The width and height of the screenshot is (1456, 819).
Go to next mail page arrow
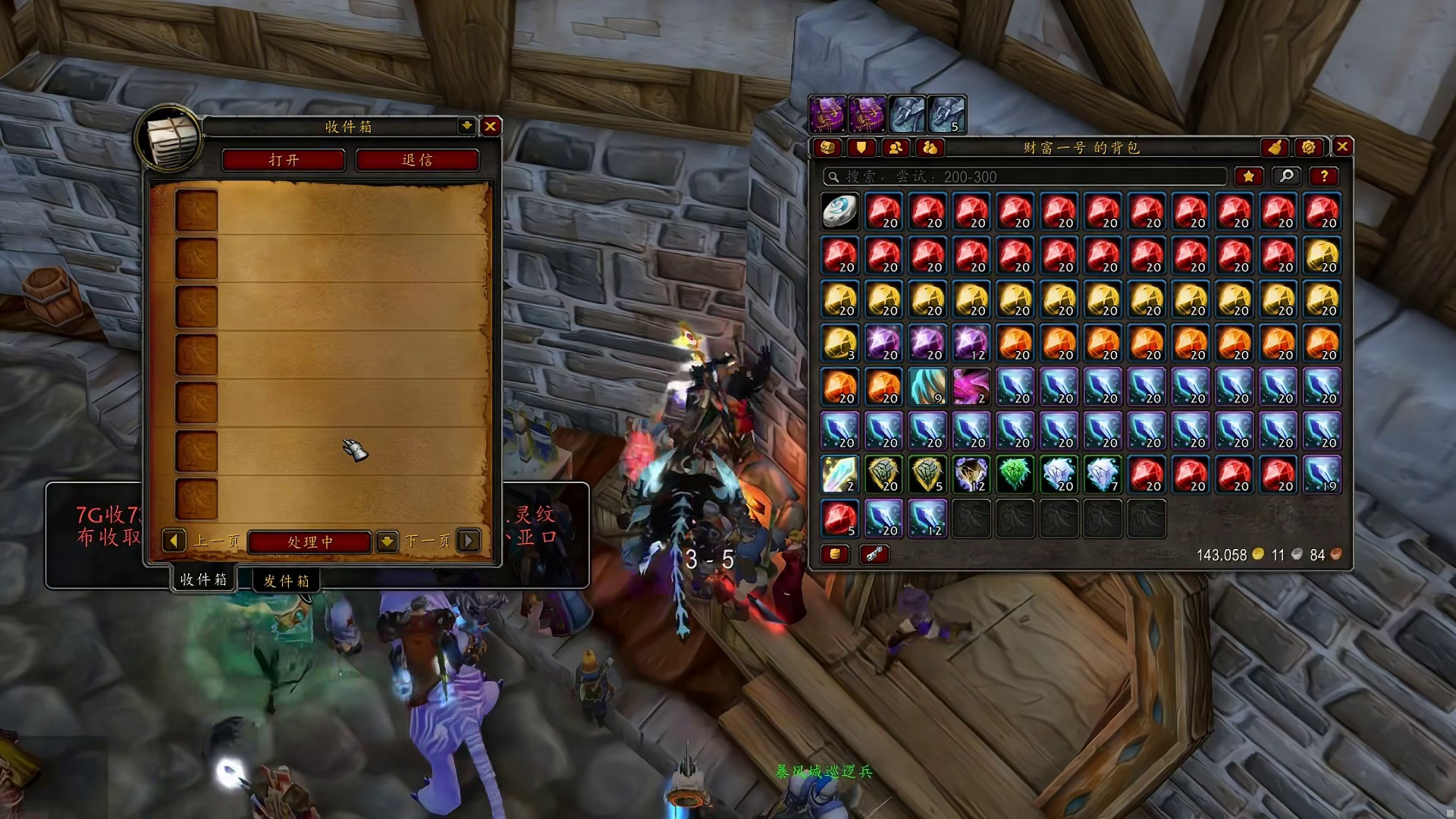469,541
